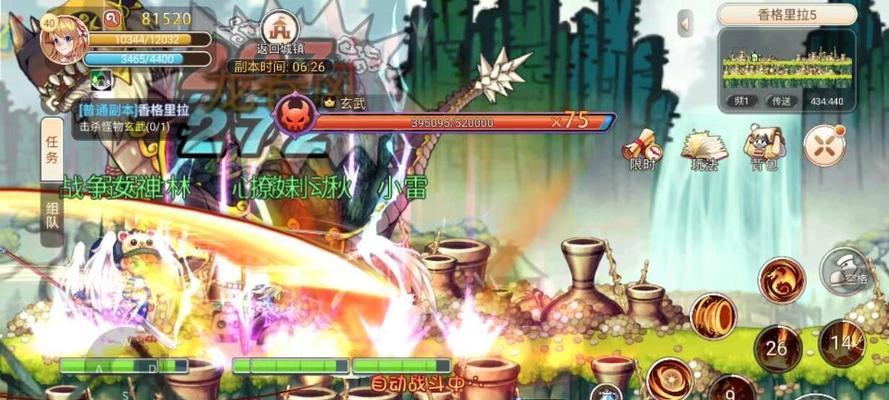Viewport: 889px width, 400px height.
Task: Activate the fire dragon skill
Action: (781, 279)
